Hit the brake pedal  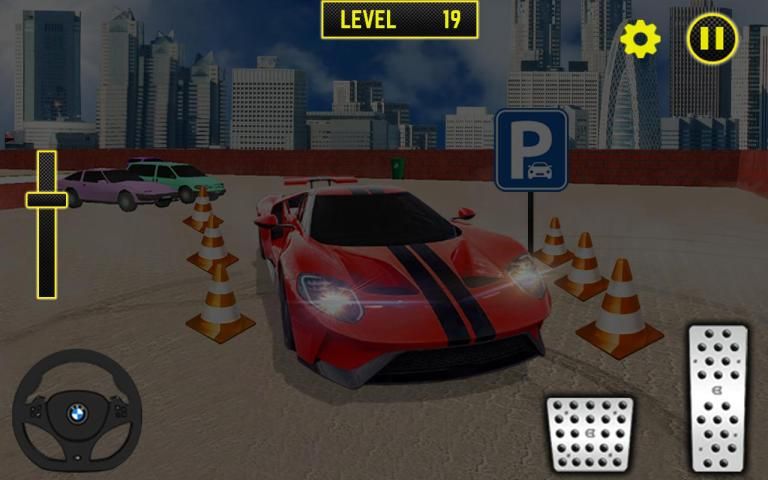click(x=590, y=434)
